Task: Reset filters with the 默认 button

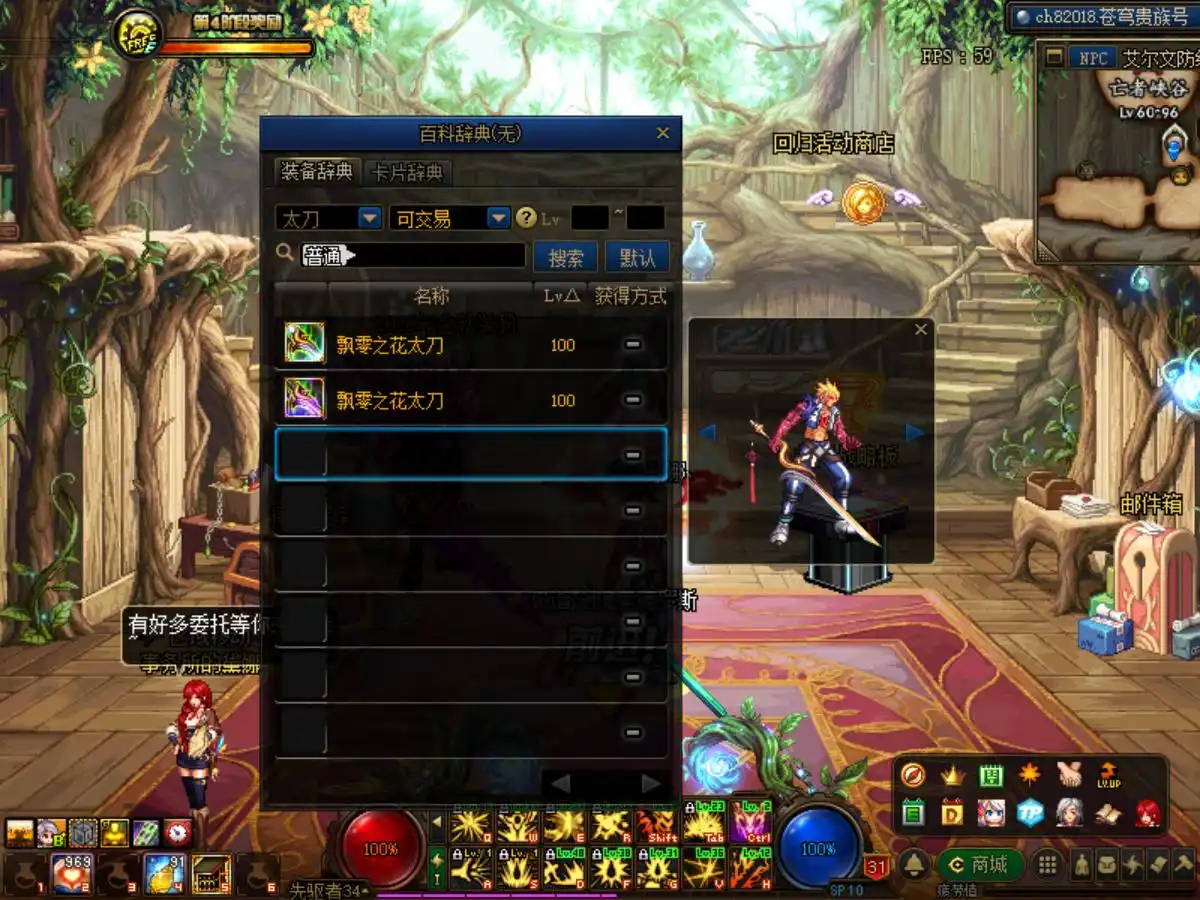Action: pyautogui.click(x=637, y=257)
